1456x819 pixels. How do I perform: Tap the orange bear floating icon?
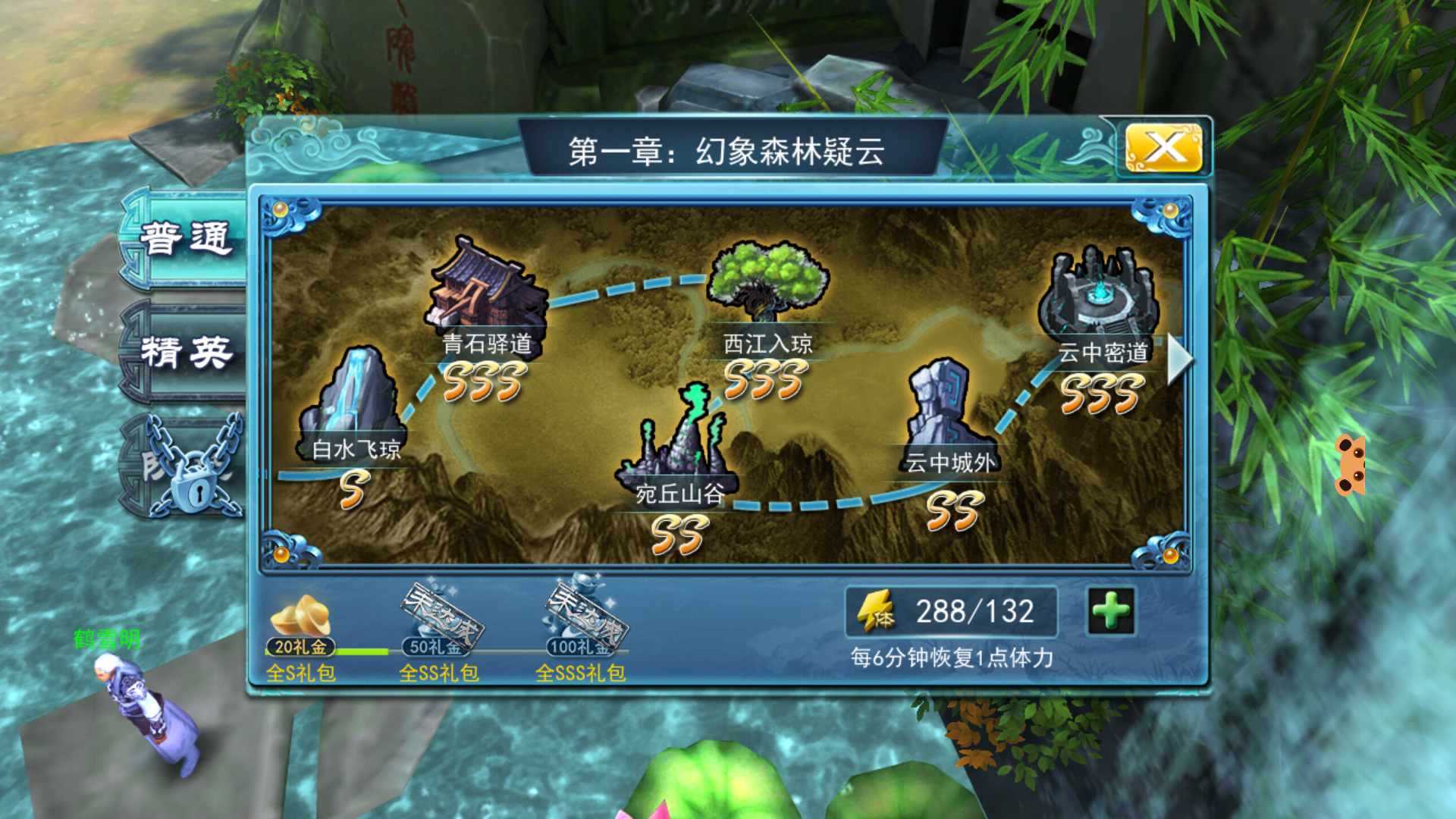[x=1351, y=465]
